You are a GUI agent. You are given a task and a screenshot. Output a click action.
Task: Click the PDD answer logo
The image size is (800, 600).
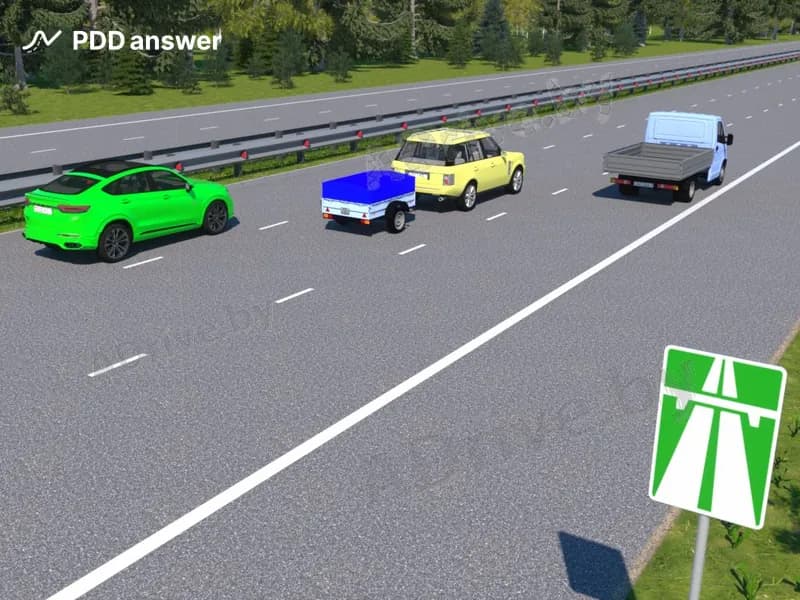pyautogui.click(x=122, y=41)
